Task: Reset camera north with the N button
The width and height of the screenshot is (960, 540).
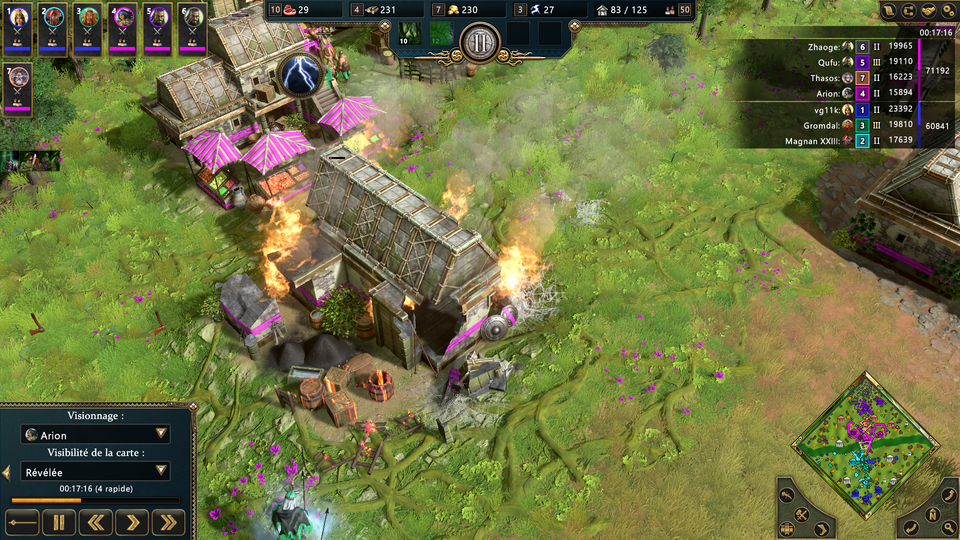Action: [x=932, y=517]
